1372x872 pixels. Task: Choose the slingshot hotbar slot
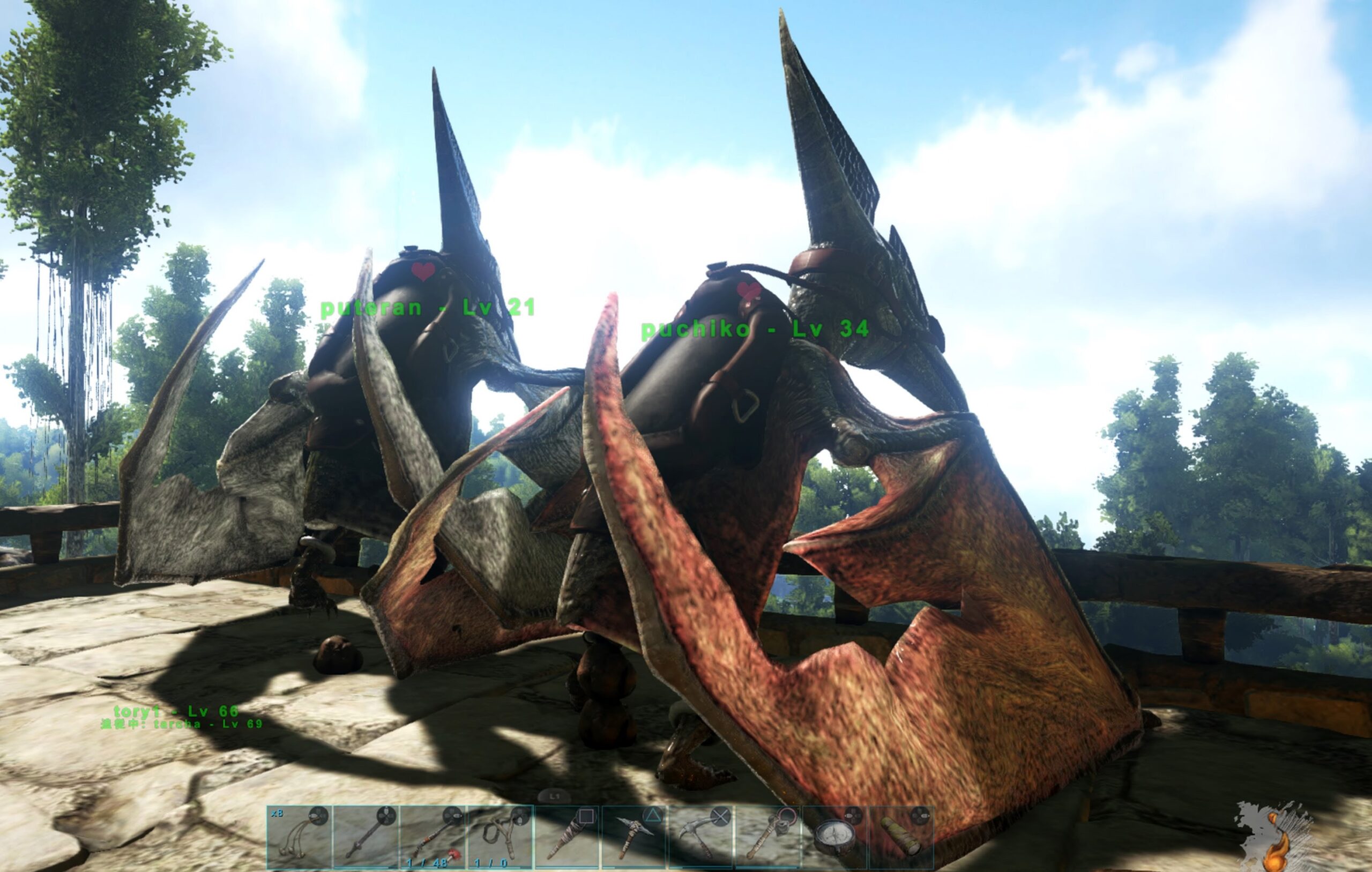pos(501,837)
